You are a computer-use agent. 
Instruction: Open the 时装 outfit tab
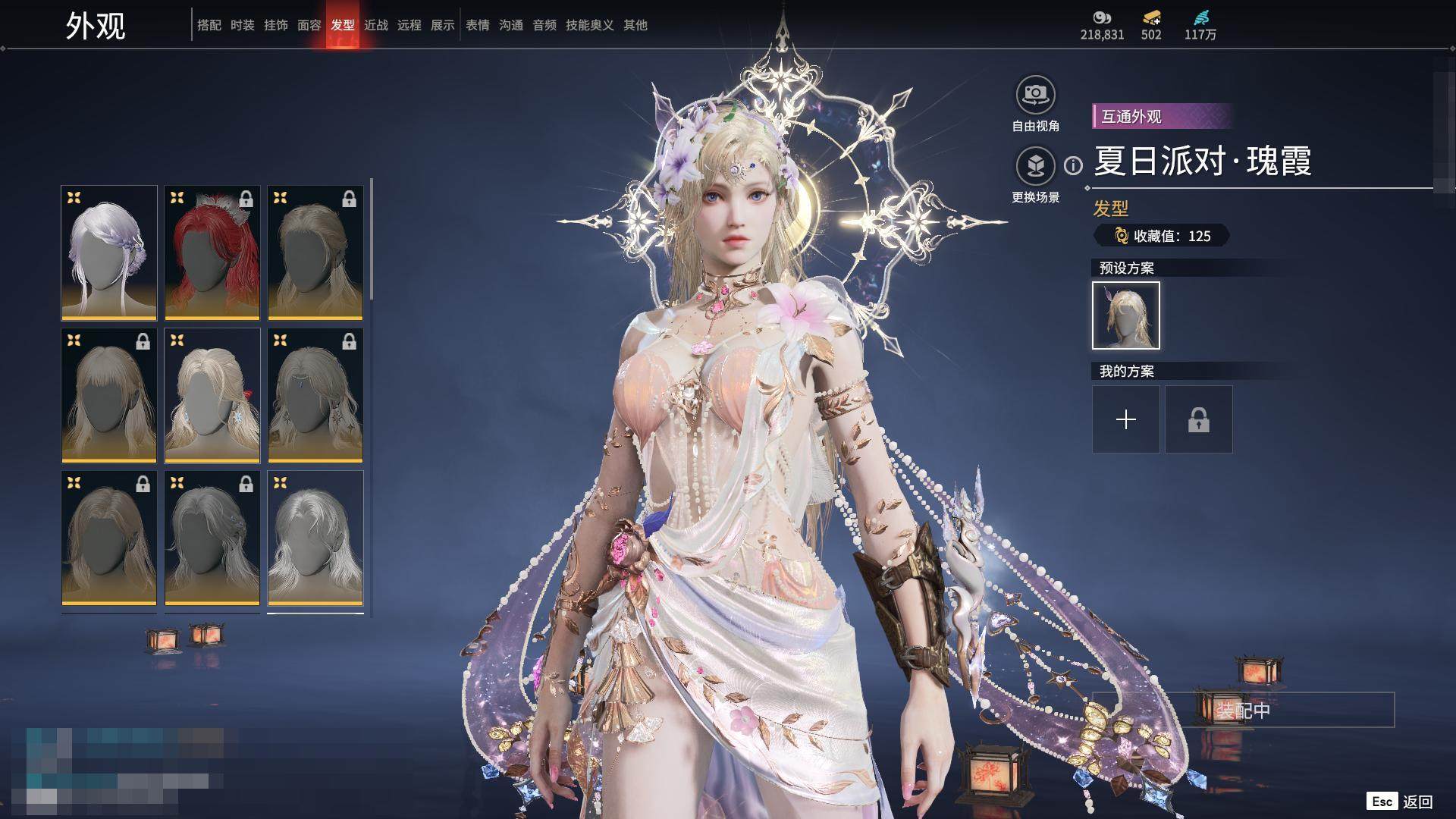pyautogui.click(x=242, y=25)
